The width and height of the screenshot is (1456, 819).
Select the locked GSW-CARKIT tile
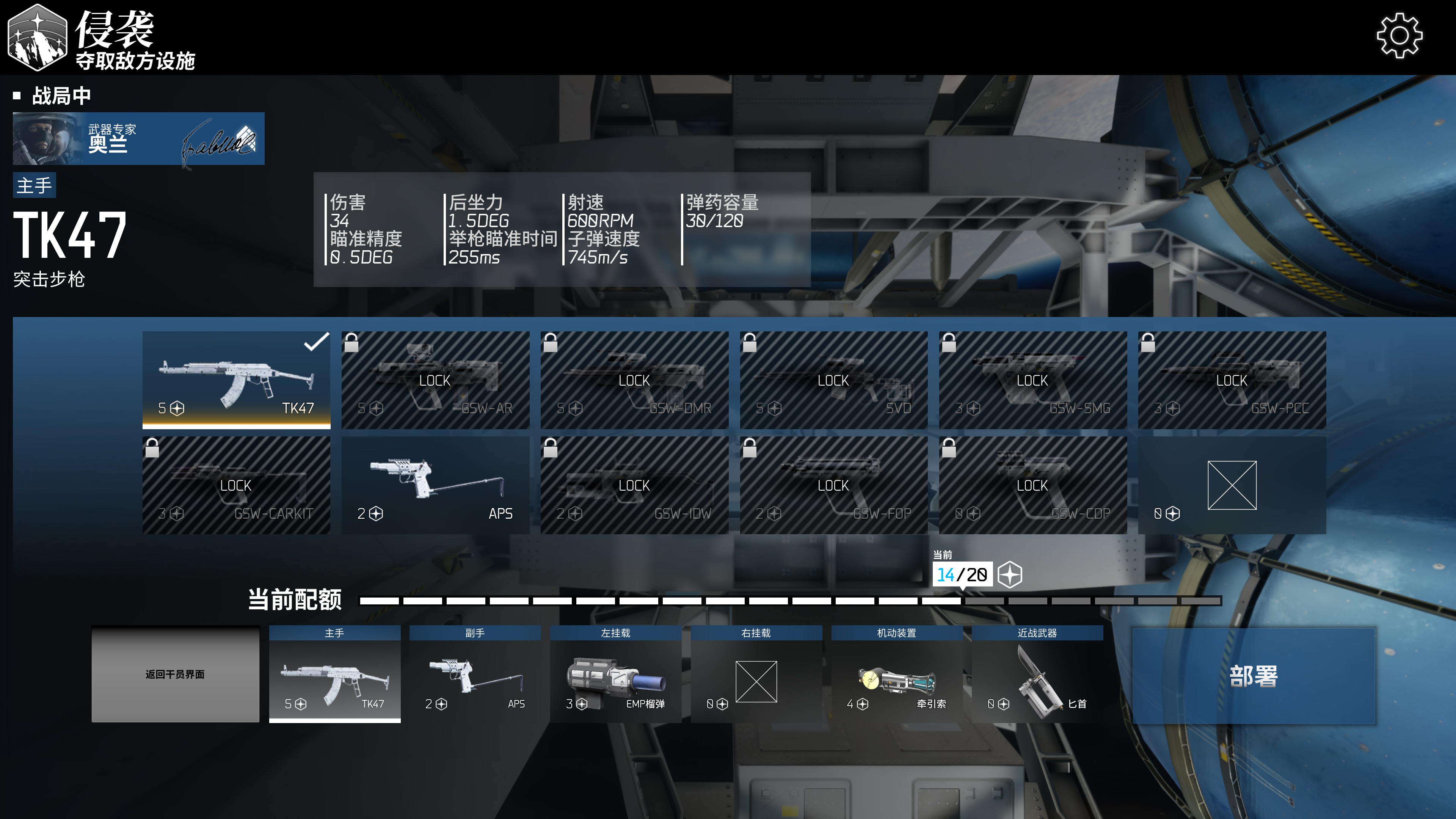coord(236,485)
